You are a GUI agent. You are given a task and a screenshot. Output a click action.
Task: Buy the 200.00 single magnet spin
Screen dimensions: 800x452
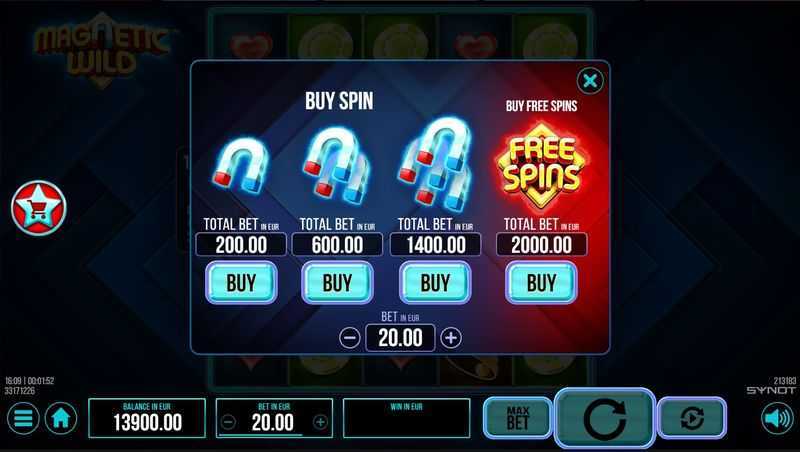click(x=241, y=283)
